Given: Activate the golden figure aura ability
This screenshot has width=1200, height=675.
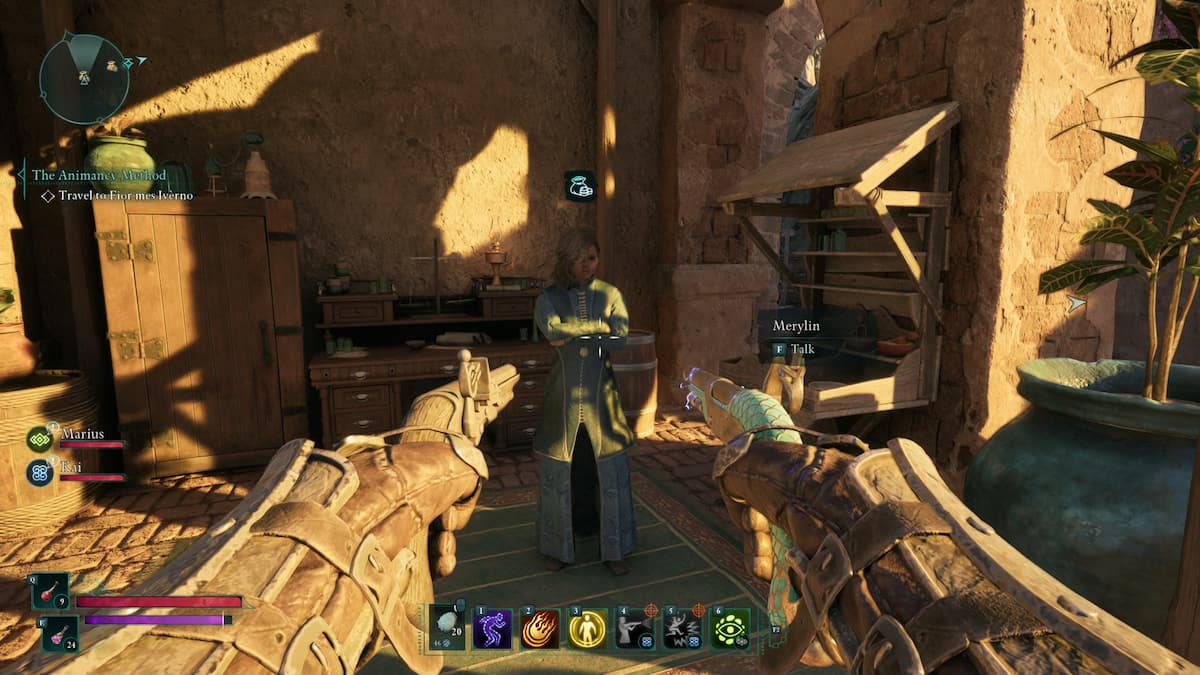Looking at the screenshot, I should pos(587,629).
